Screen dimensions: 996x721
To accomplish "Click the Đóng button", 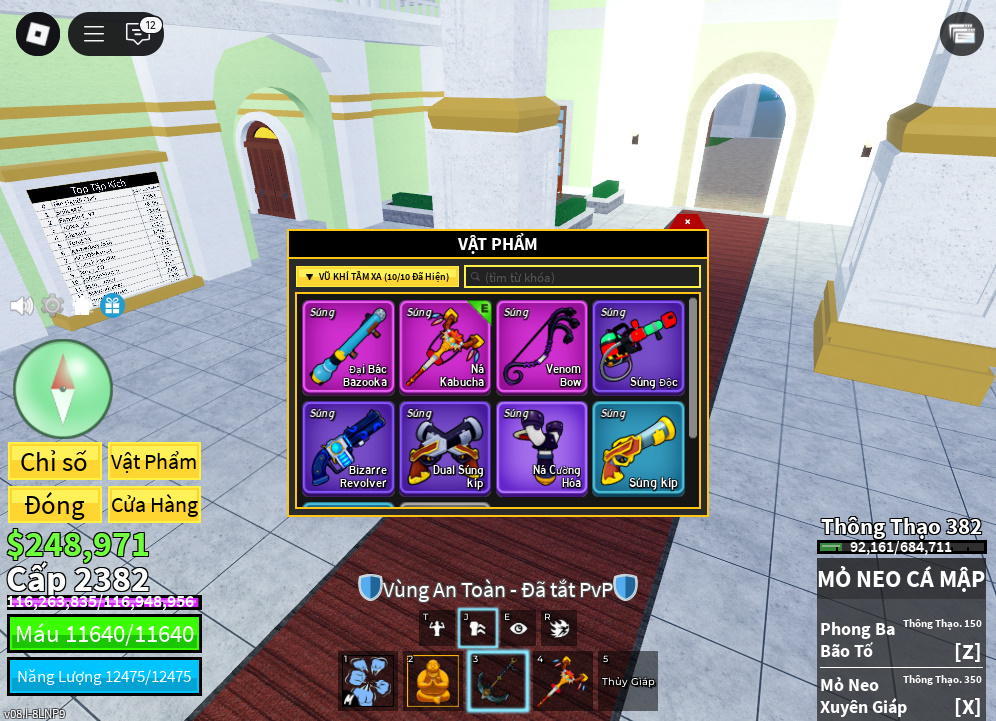I will [54, 505].
